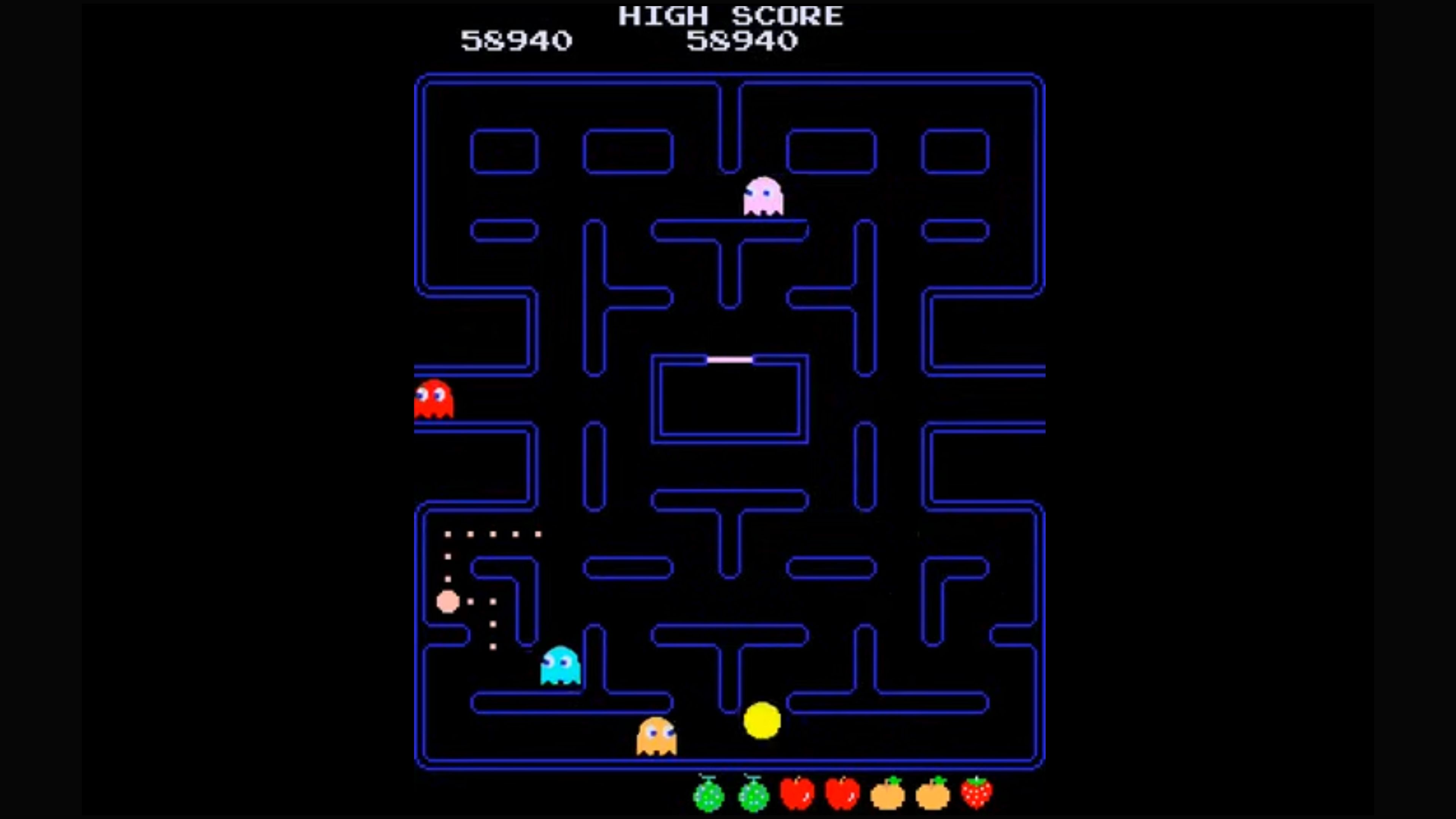Click the first green melon fruit icon
The image size is (1456, 819).
[x=708, y=794]
